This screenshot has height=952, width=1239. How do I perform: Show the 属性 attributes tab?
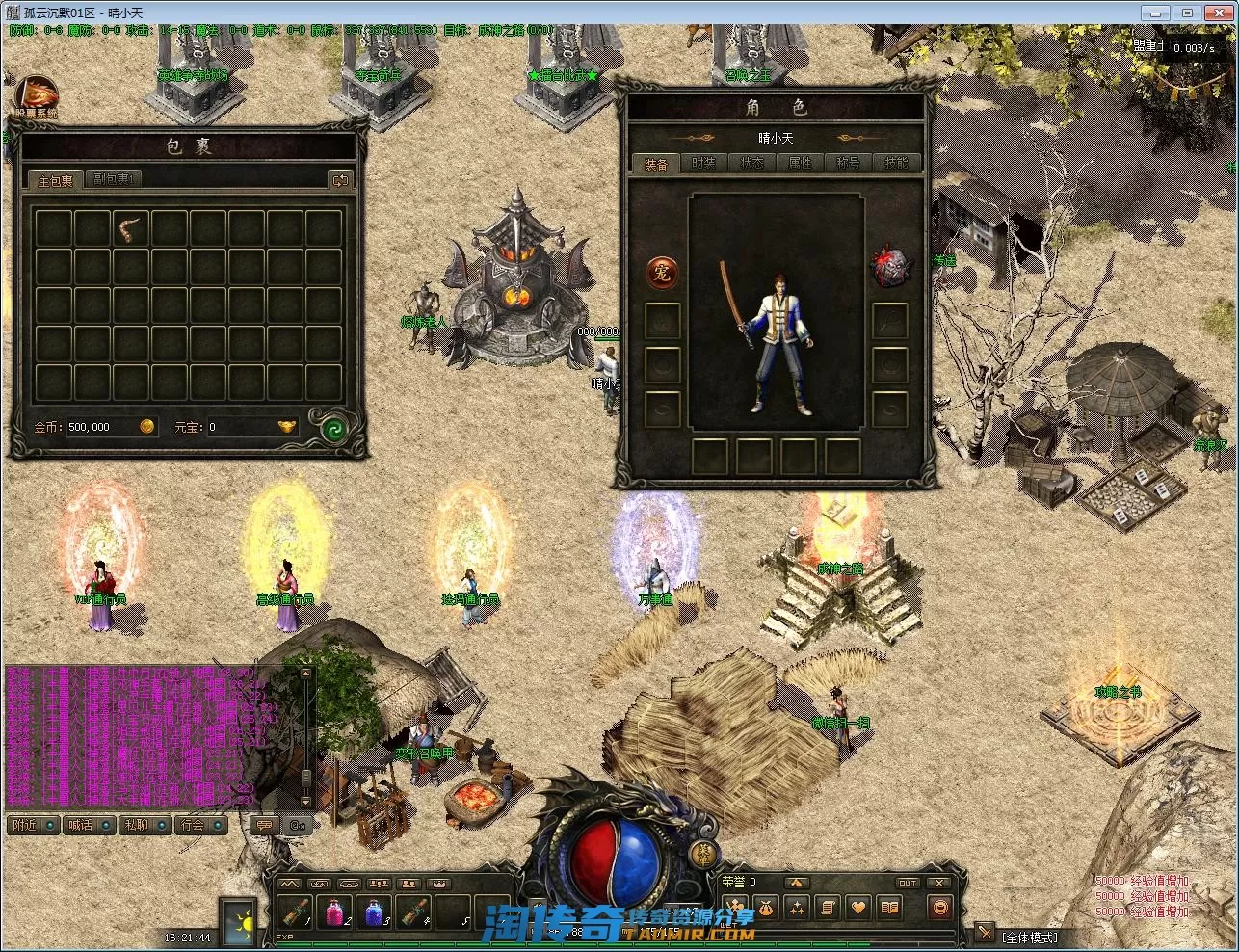click(801, 163)
